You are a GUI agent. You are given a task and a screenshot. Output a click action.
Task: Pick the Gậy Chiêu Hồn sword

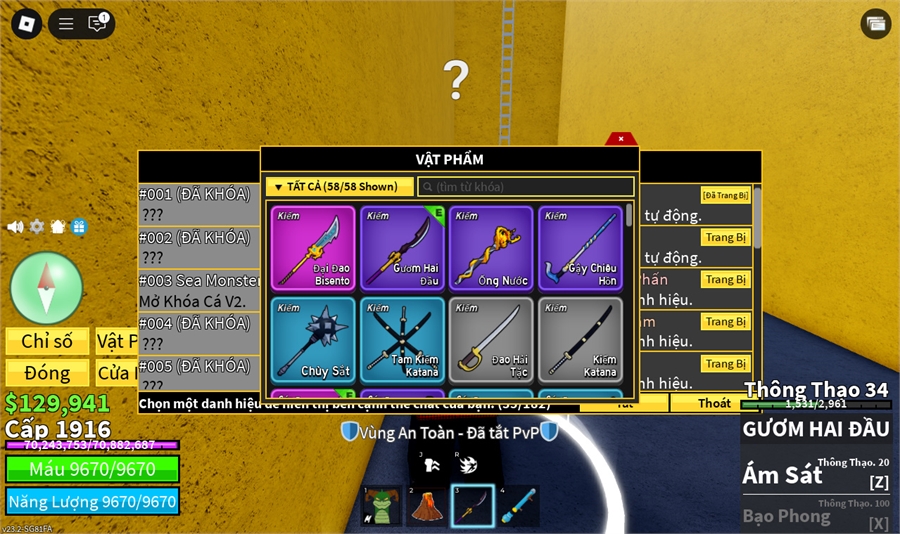pyautogui.click(x=580, y=248)
